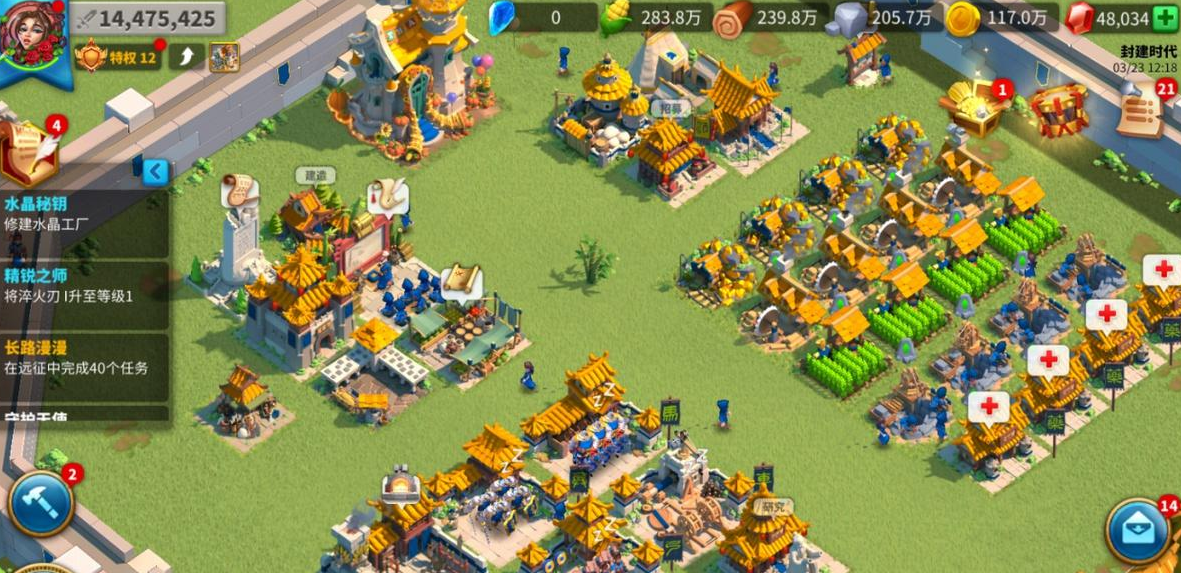Tap the 招募 recruit bubble

point(670,108)
